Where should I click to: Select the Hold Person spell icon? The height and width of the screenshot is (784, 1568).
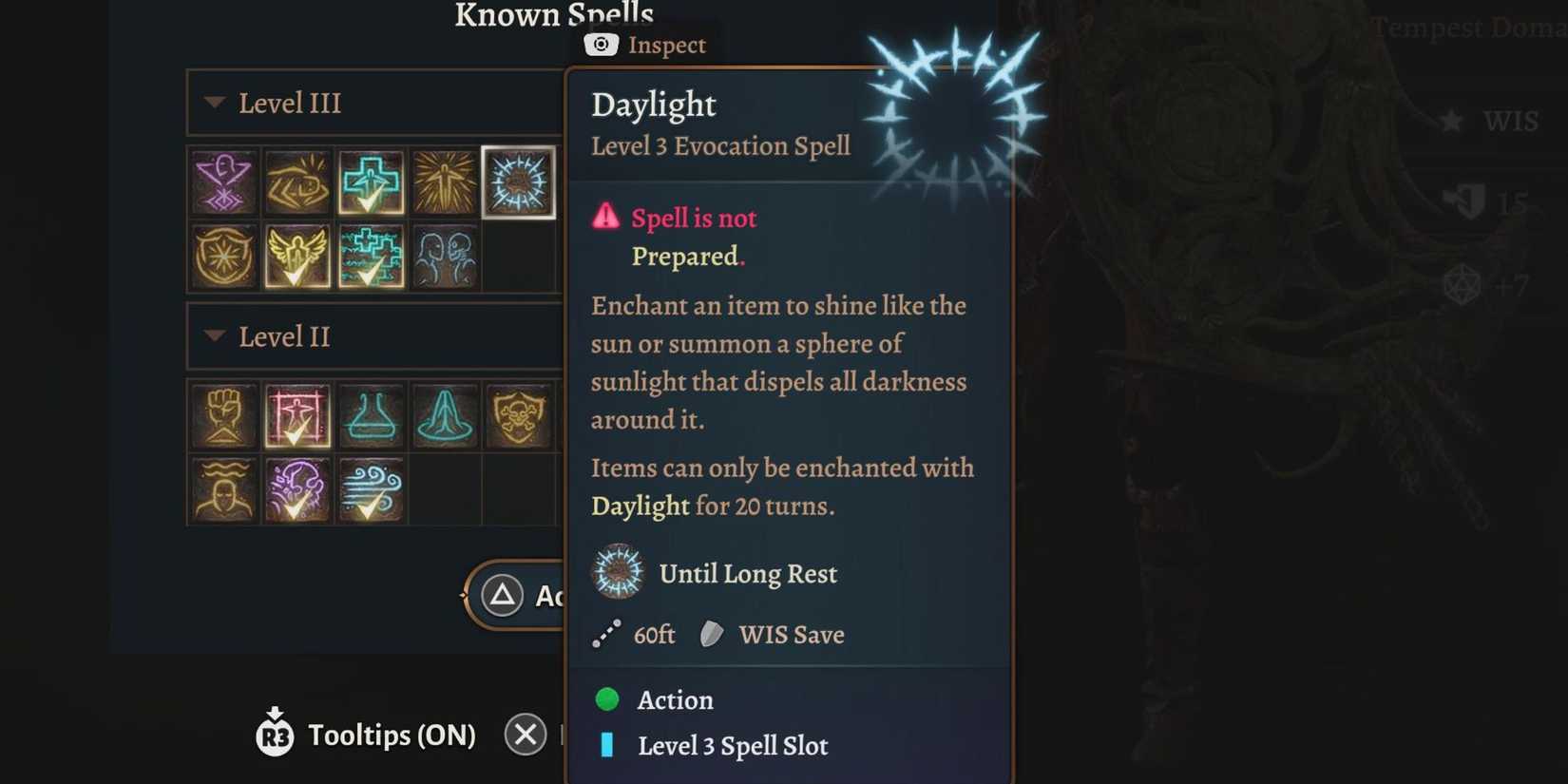(x=297, y=415)
